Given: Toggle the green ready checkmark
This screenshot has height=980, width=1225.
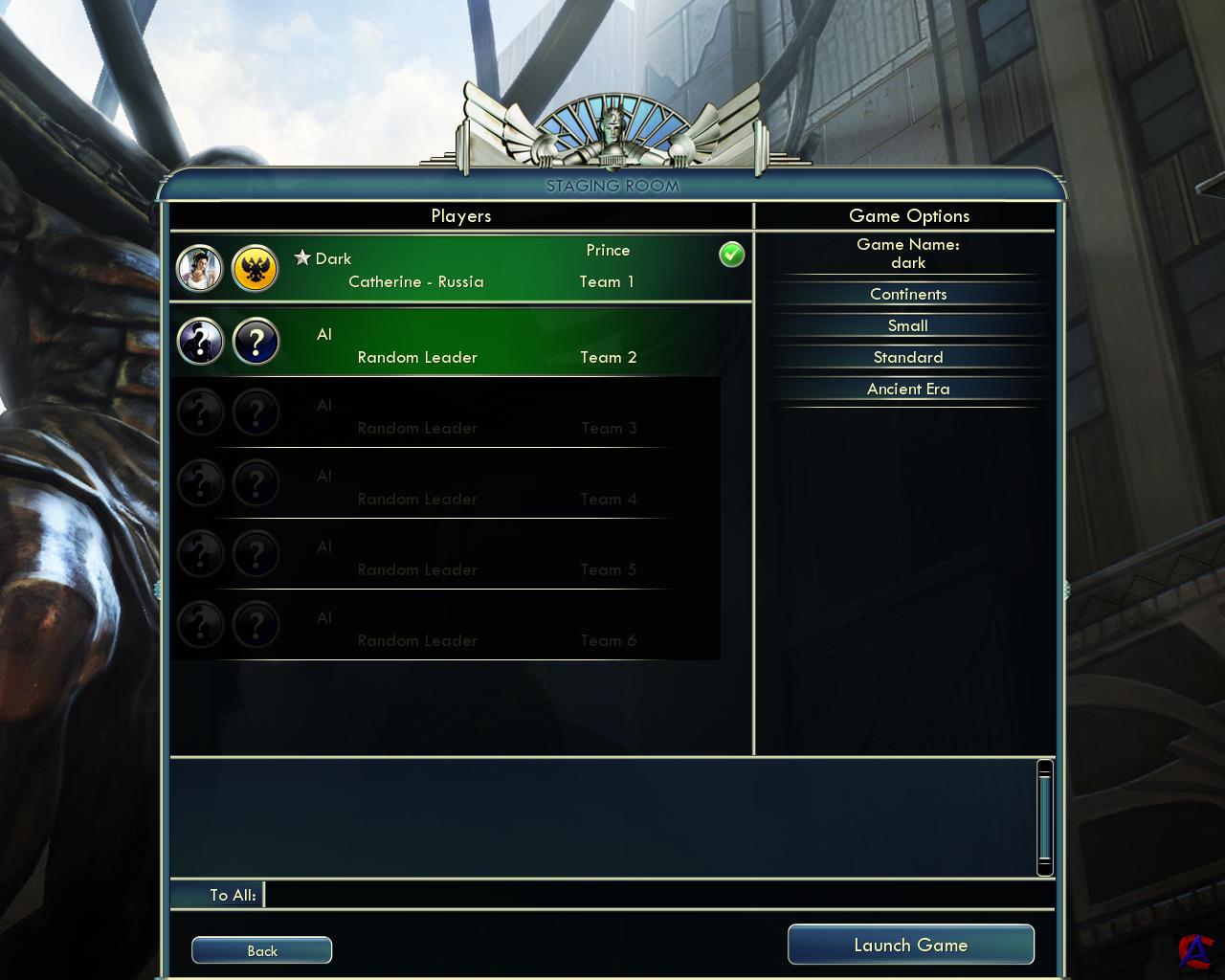Looking at the screenshot, I should [732, 255].
